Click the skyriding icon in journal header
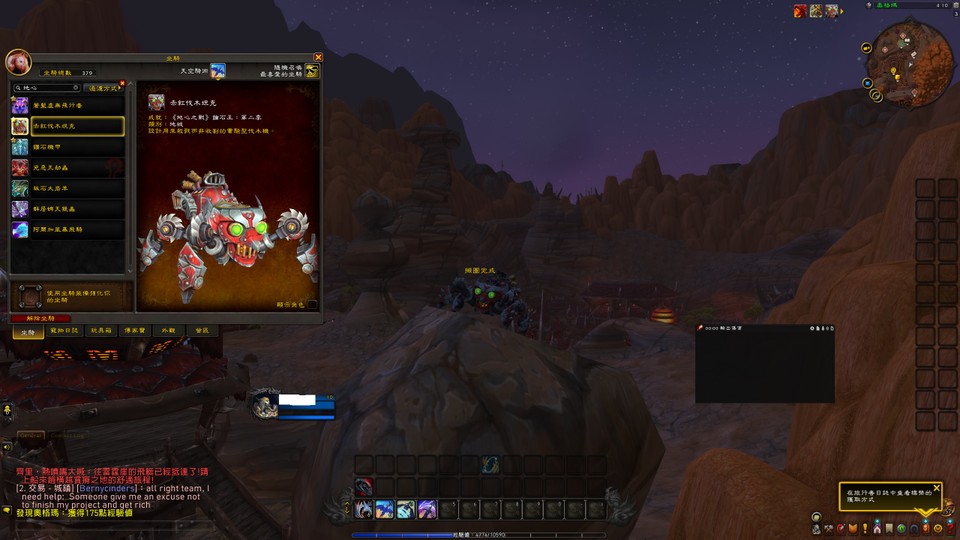The width and height of the screenshot is (960, 540). point(217,71)
